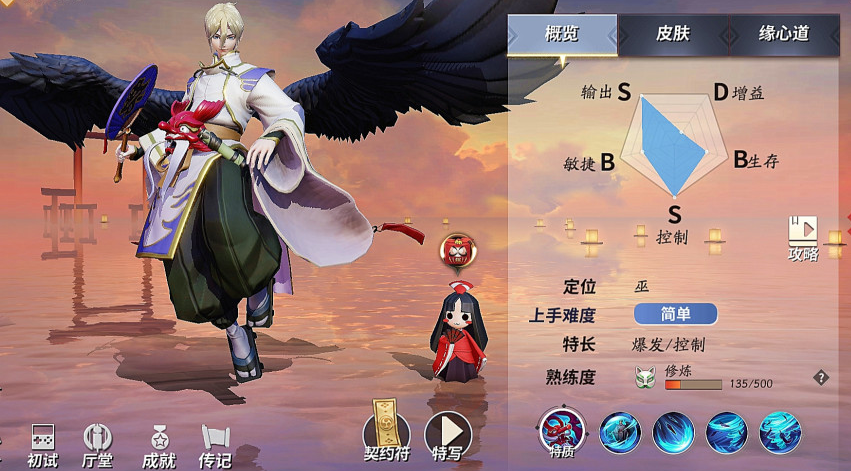Show the proficiency help question mark
Screen dimensions: 851x471
pyautogui.click(x=821, y=378)
